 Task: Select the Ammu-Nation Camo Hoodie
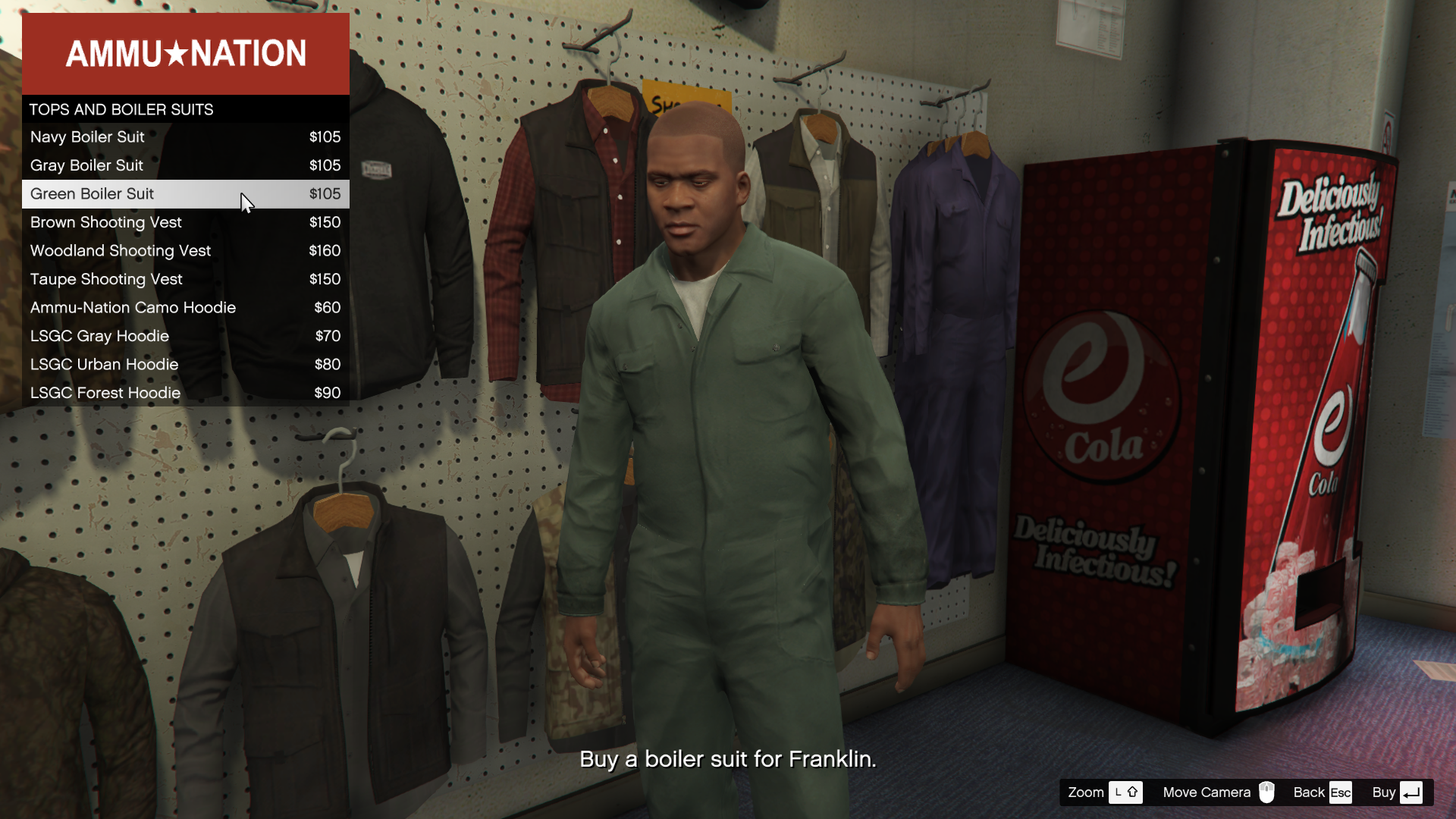click(x=133, y=307)
